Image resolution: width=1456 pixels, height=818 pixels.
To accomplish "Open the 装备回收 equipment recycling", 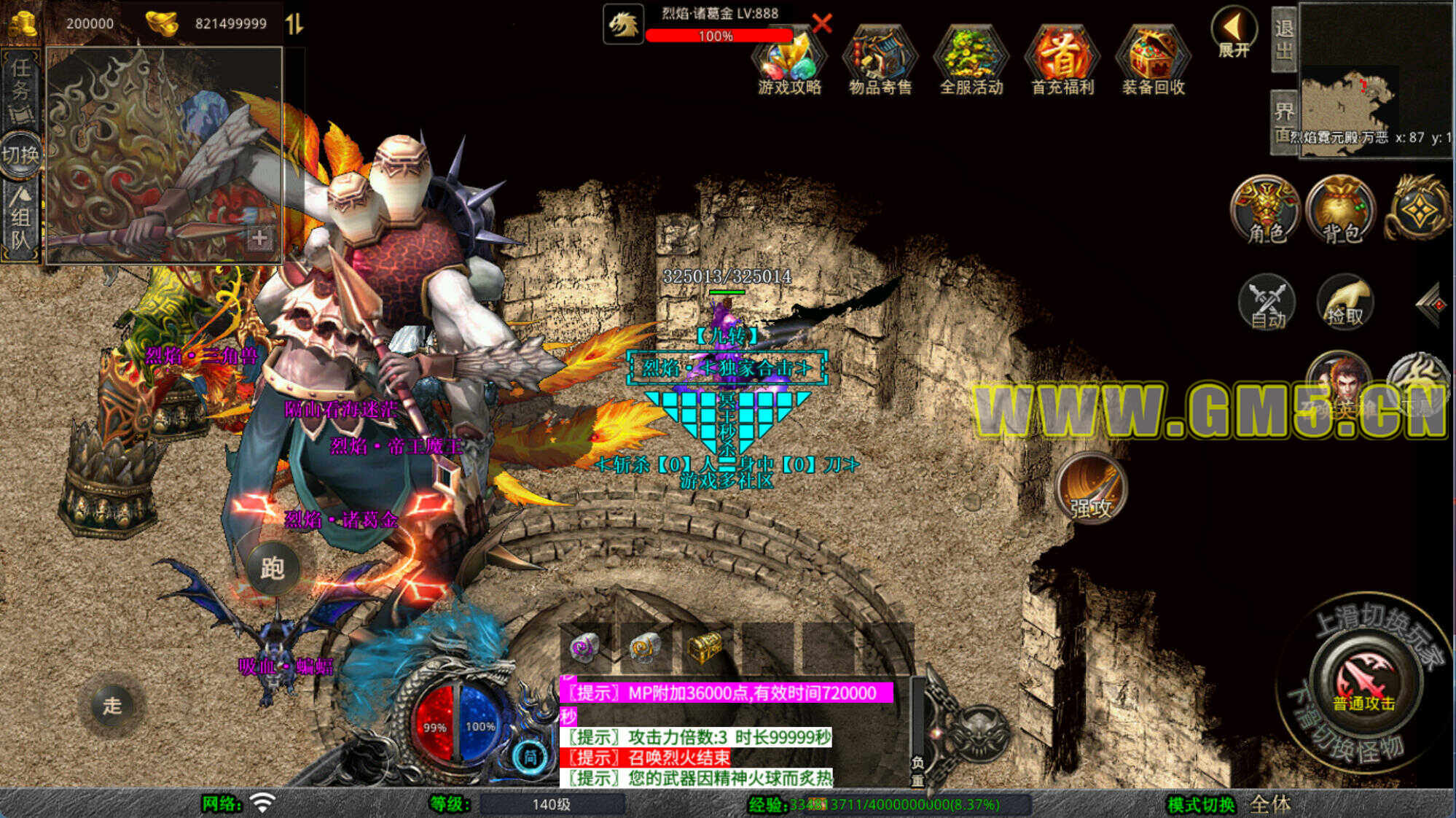I will click(1154, 62).
